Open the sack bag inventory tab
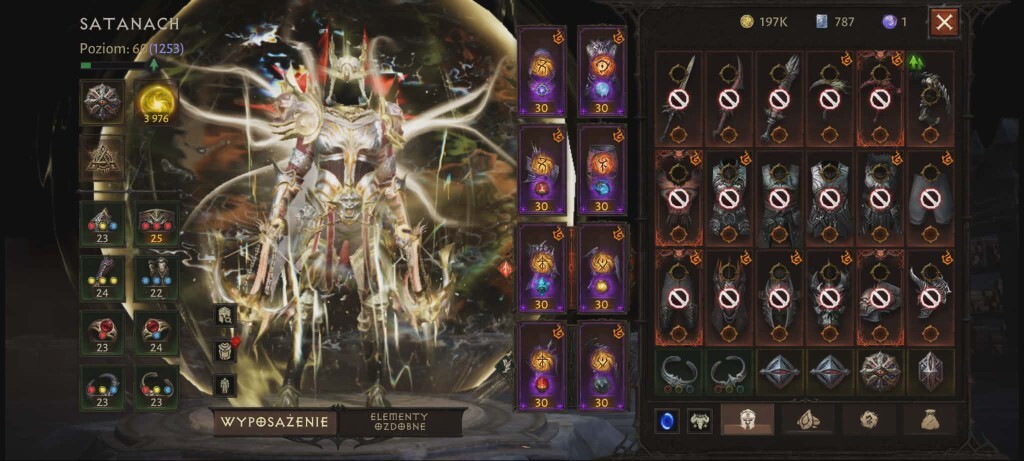This screenshot has height=461, width=1024. 929,420
